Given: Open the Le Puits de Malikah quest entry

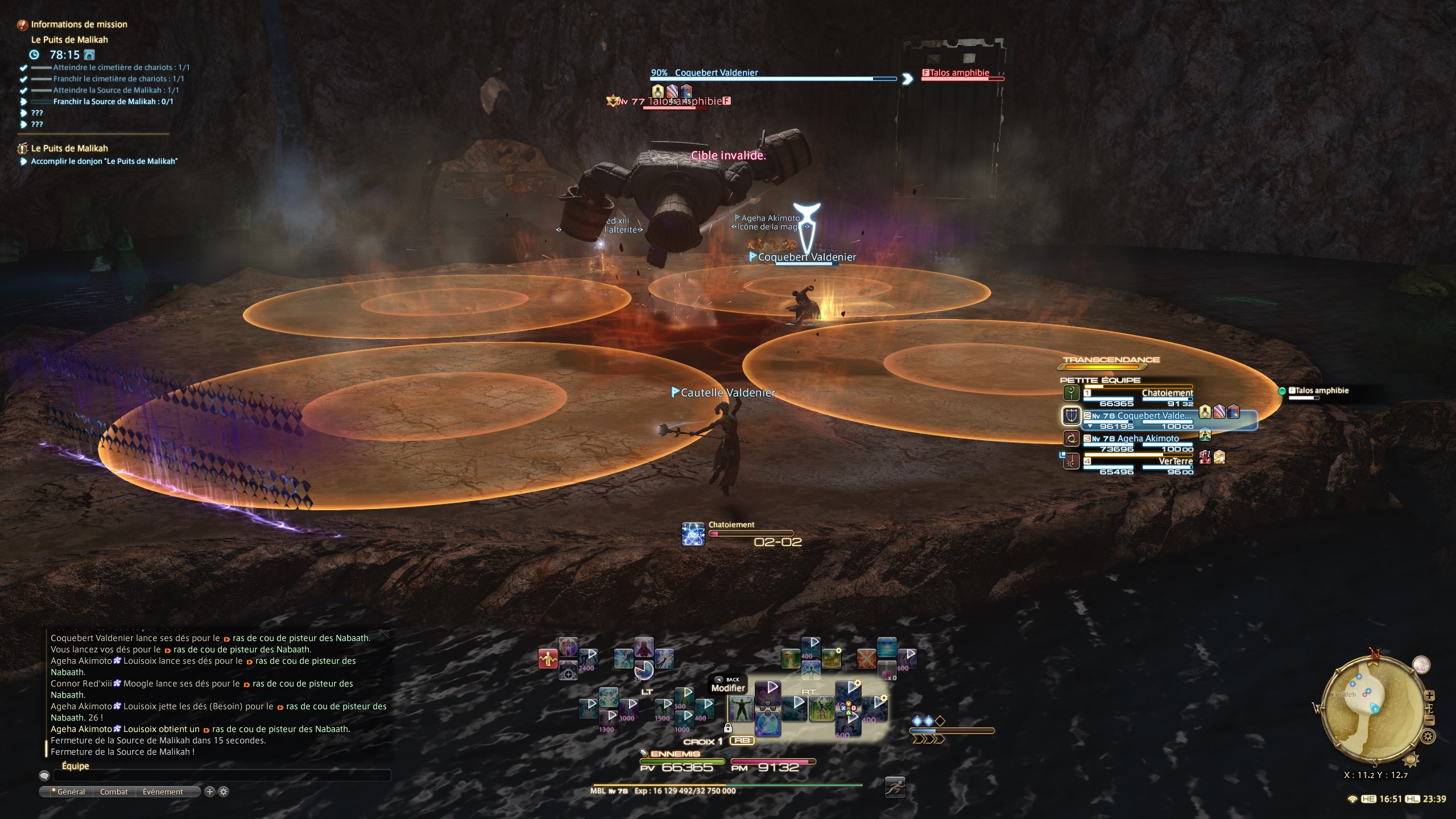Looking at the screenshot, I should (x=69, y=148).
